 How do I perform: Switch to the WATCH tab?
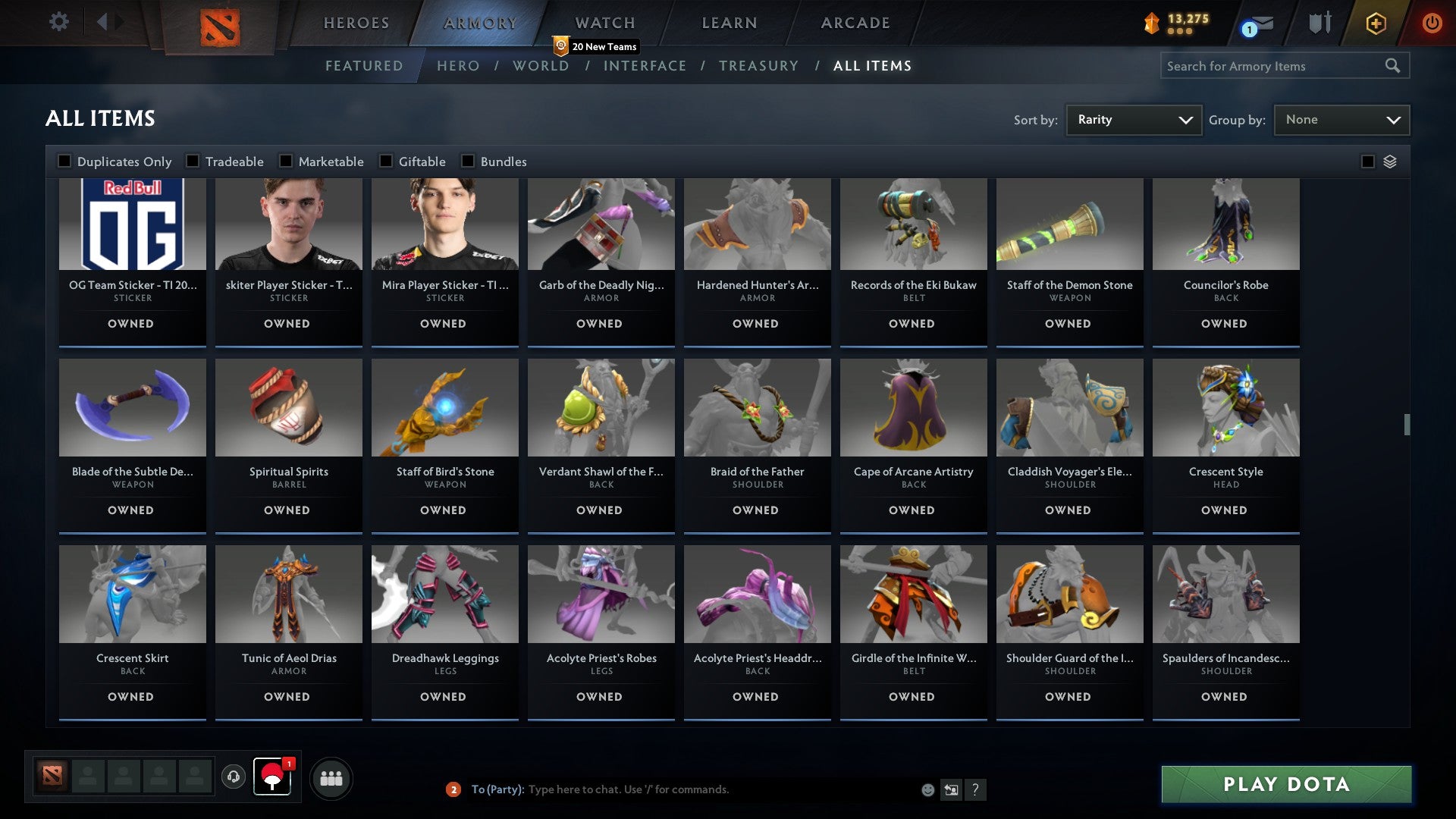click(604, 22)
